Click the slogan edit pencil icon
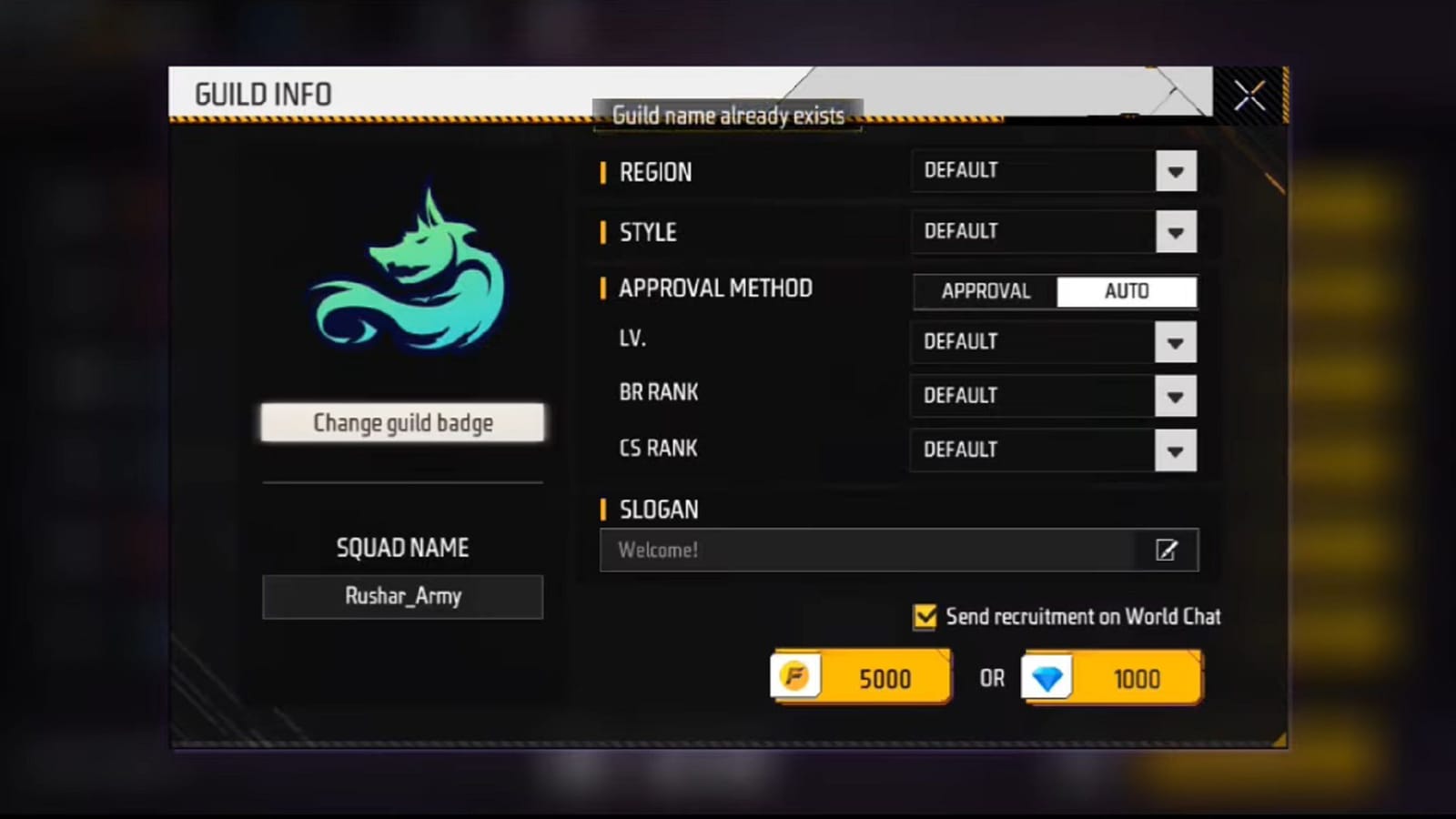The image size is (1456, 819). 1166,550
